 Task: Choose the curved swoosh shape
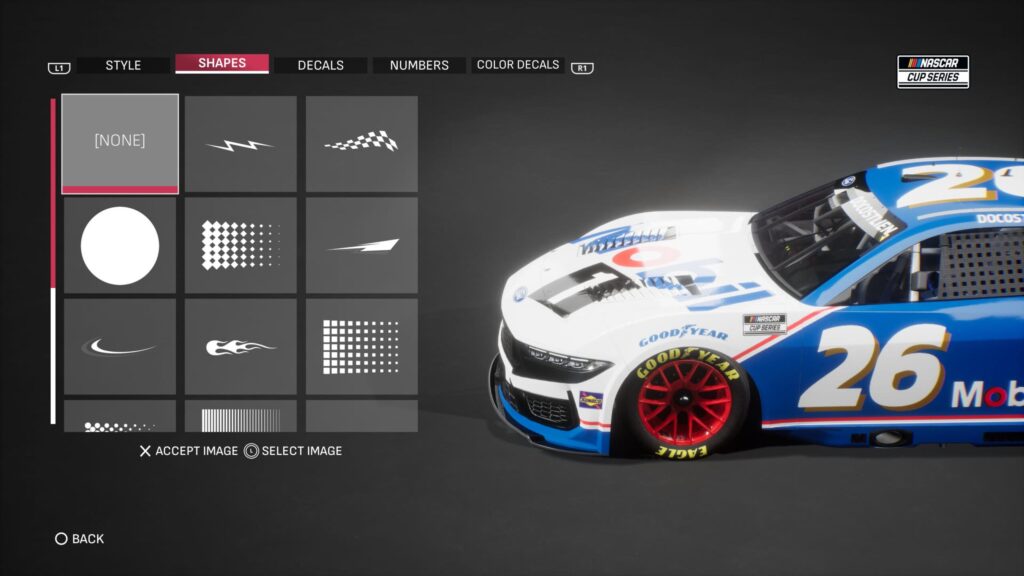[120, 346]
